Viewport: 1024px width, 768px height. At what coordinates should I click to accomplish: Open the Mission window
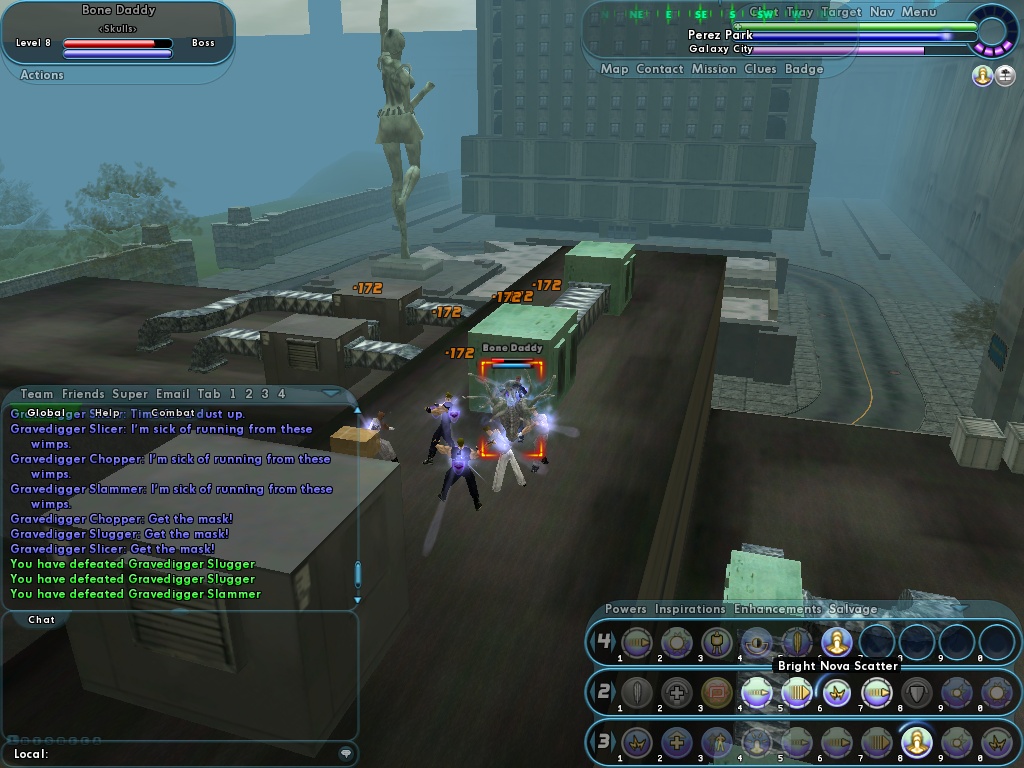click(x=714, y=69)
